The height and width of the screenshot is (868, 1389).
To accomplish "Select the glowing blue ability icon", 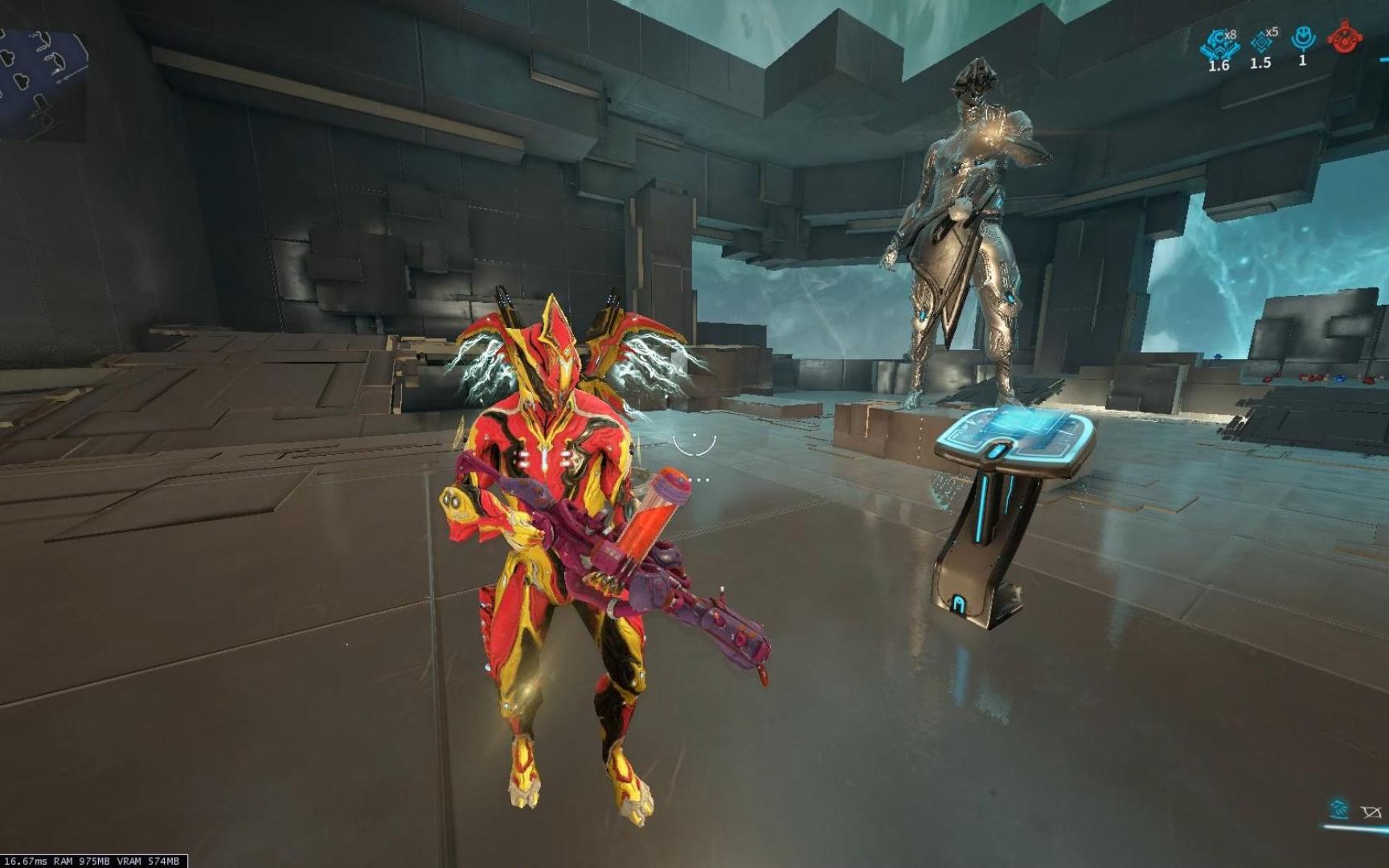I will pos(1339,809).
